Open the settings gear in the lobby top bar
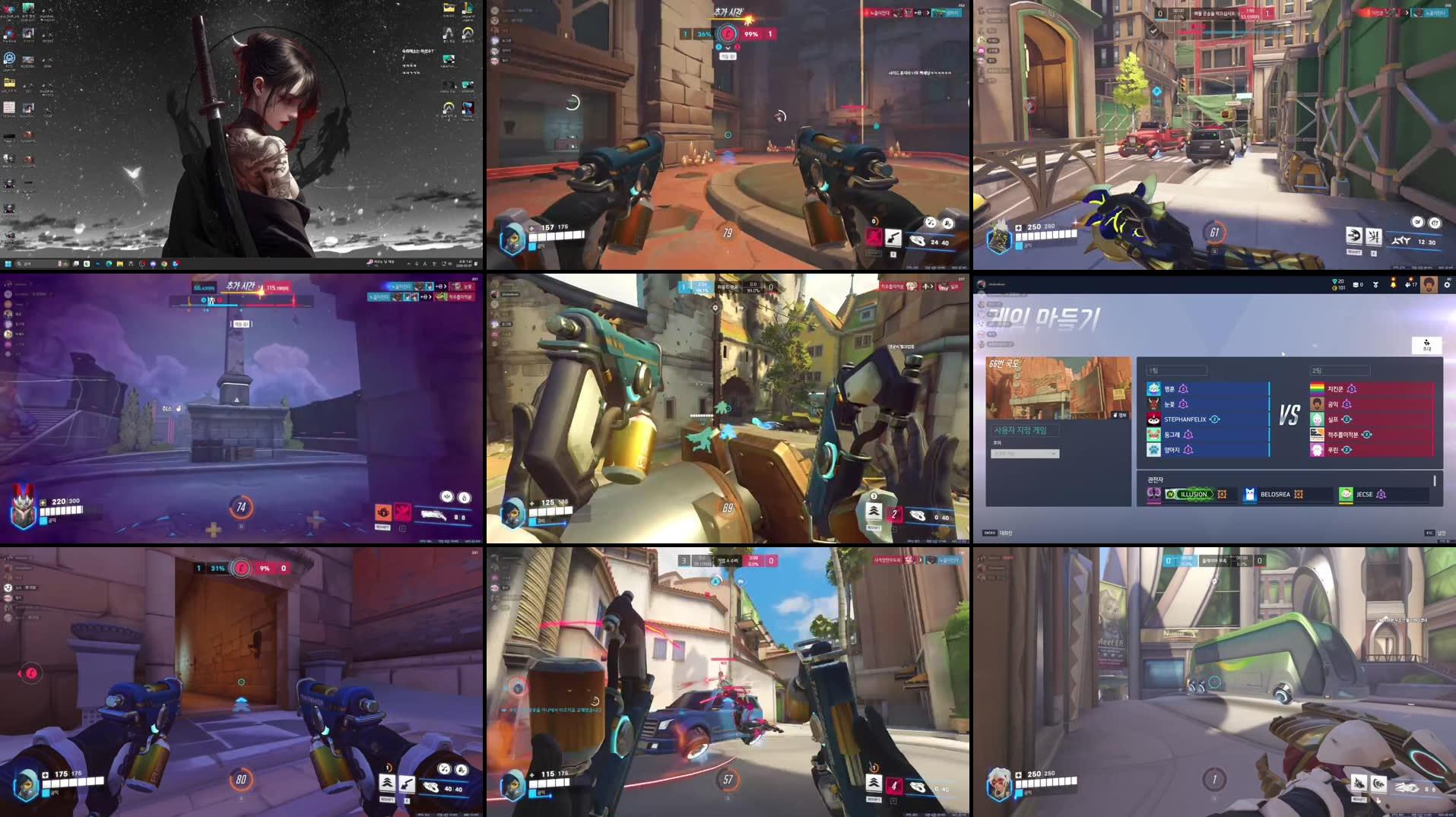1456x817 pixels. point(1447,284)
